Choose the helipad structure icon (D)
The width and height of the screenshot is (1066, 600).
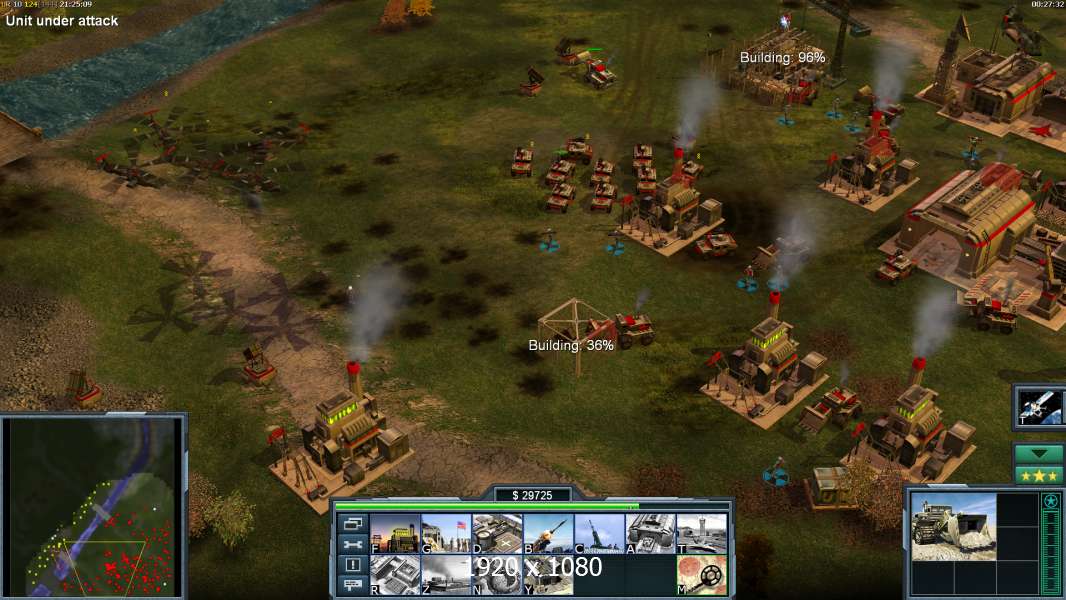pyautogui.click(x=497, y=534)
